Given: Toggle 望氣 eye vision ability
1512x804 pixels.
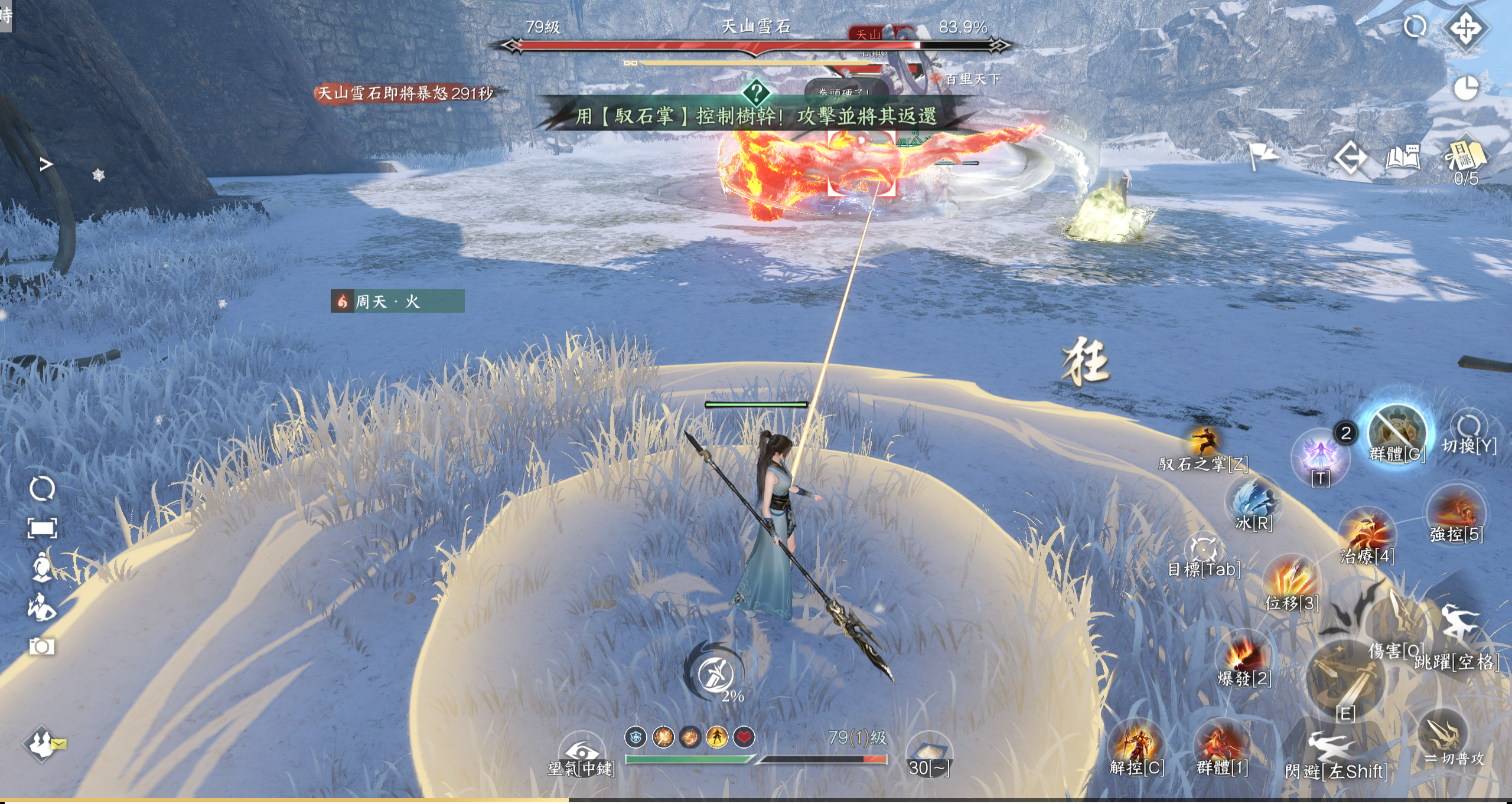Looking at the screenshot, I should pos(581,752).
